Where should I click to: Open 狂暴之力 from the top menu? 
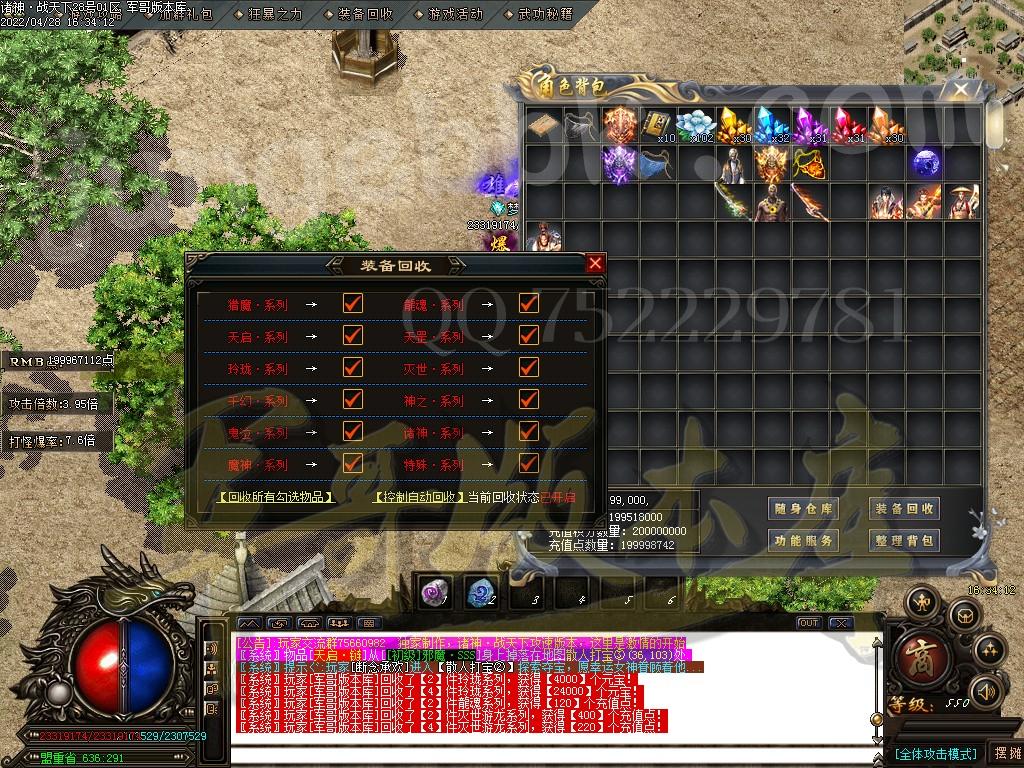pos(275,14)
